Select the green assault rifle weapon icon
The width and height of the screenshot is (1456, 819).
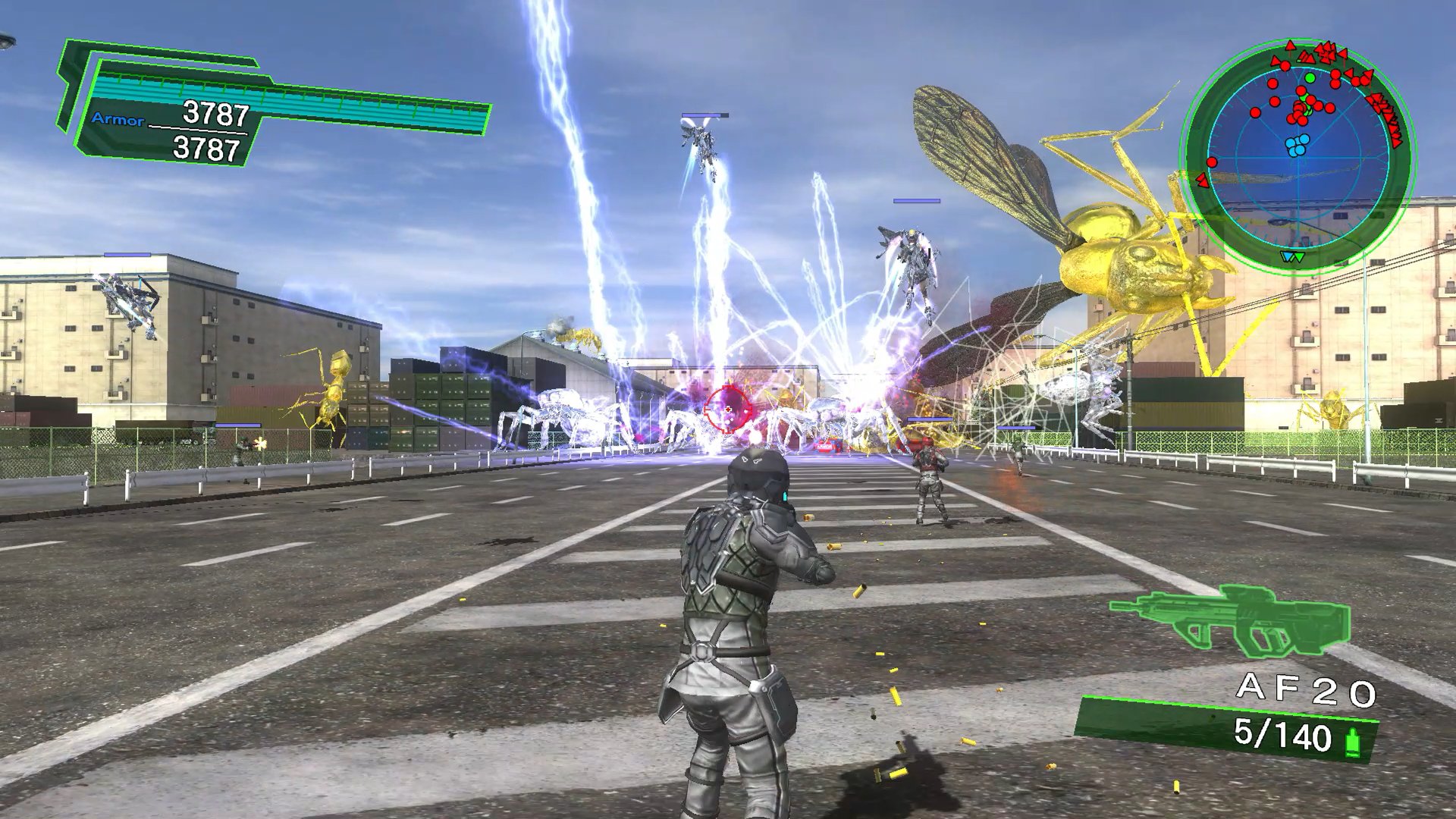[1229, 619]
